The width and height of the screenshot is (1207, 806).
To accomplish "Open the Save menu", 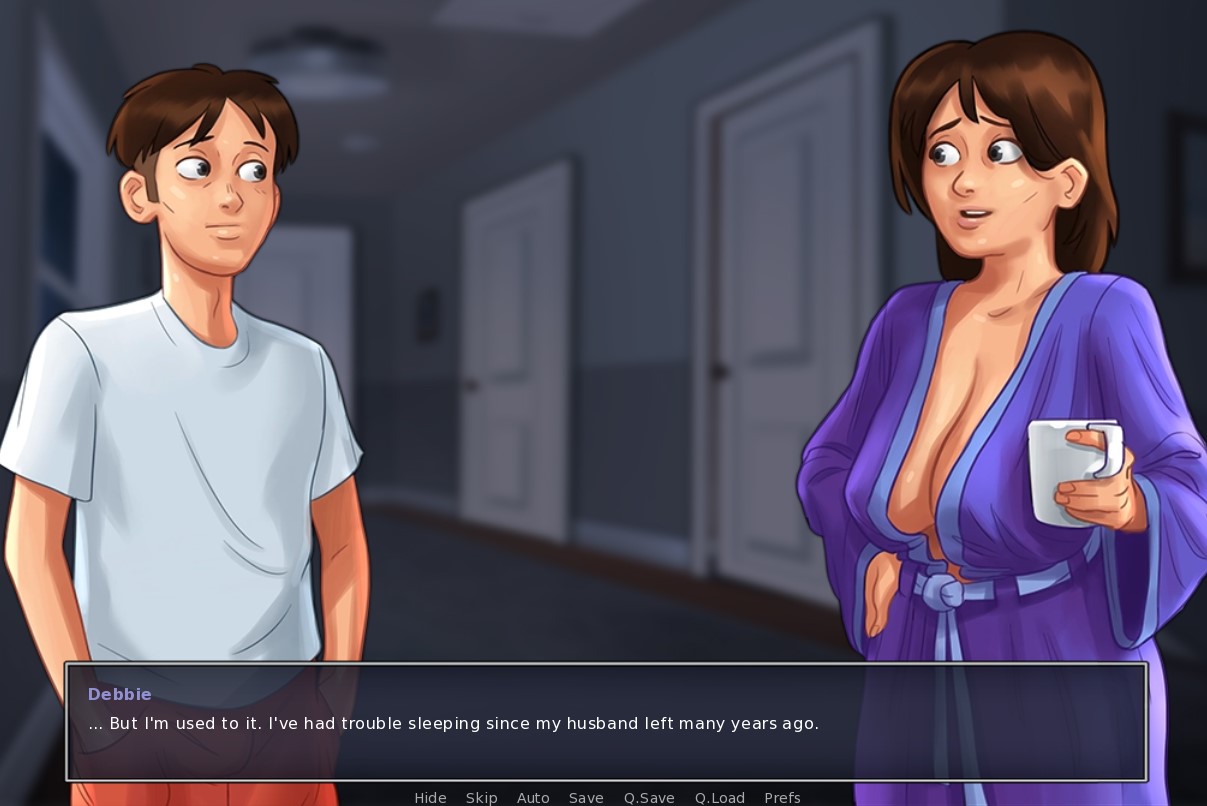I will click(586, 797).
